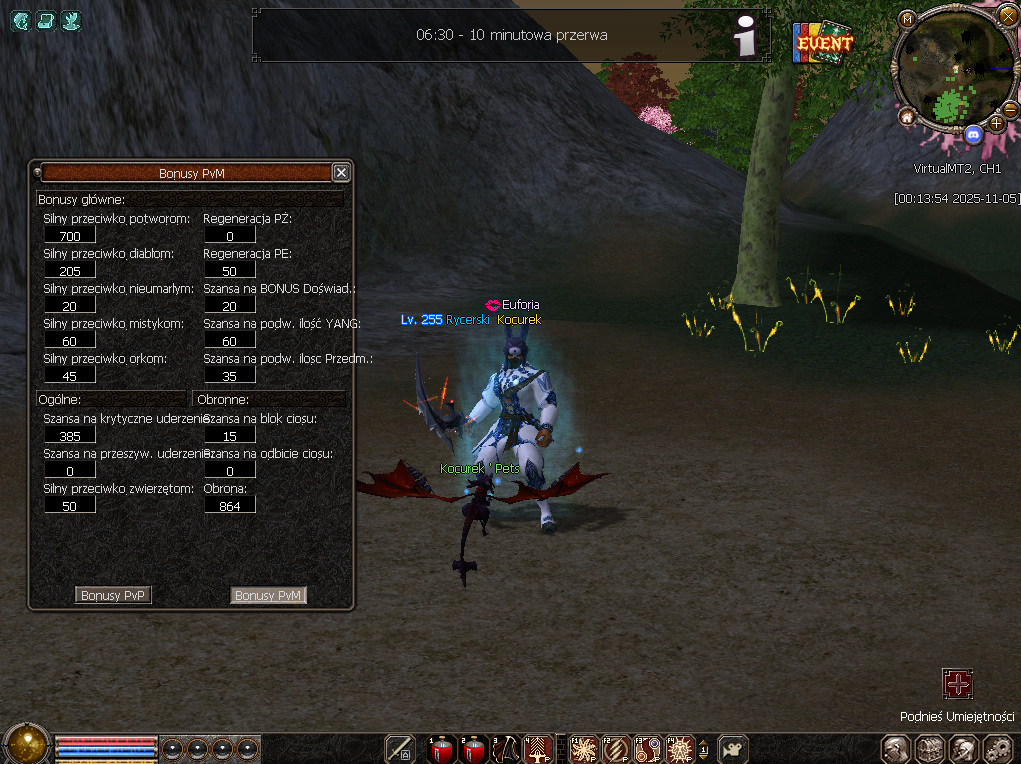Screen dimensions: 1021x764
Task: Click the teal scroll-chest icon at top left
Action: (x=45, y=20)
